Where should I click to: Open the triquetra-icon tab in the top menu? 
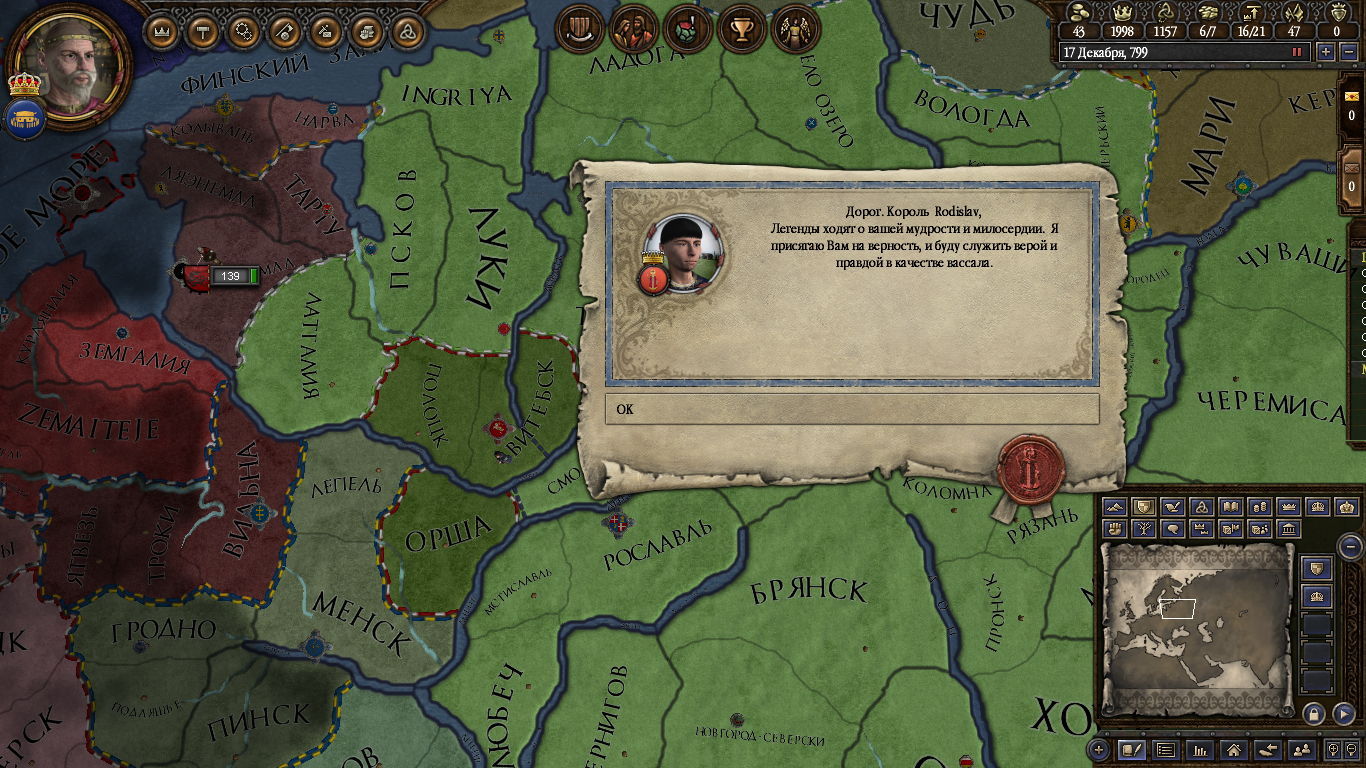(407, 31)
